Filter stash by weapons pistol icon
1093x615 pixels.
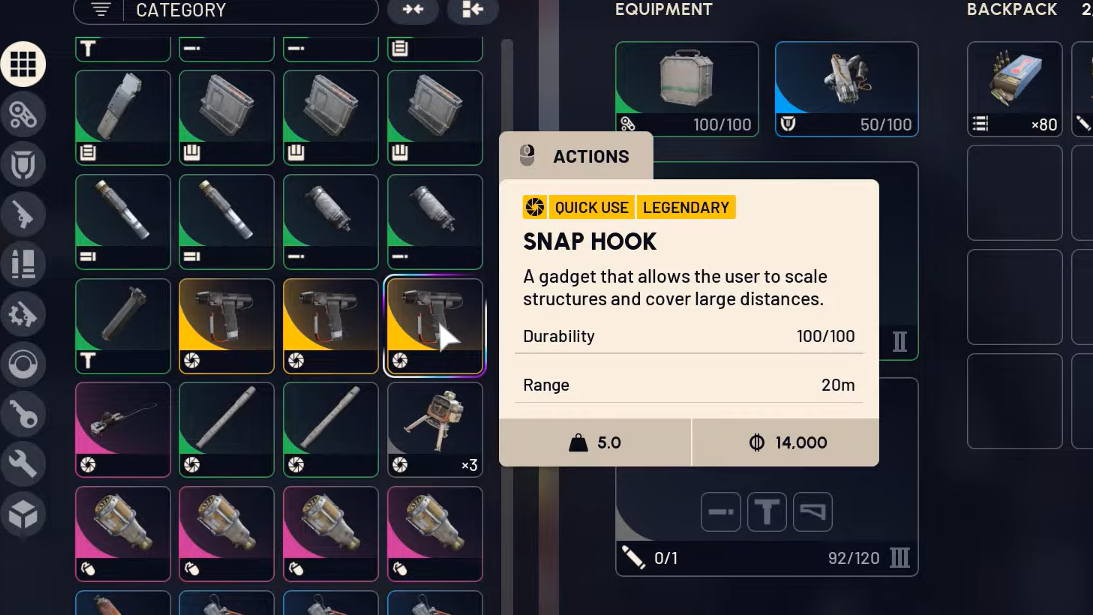pos(23,213)
